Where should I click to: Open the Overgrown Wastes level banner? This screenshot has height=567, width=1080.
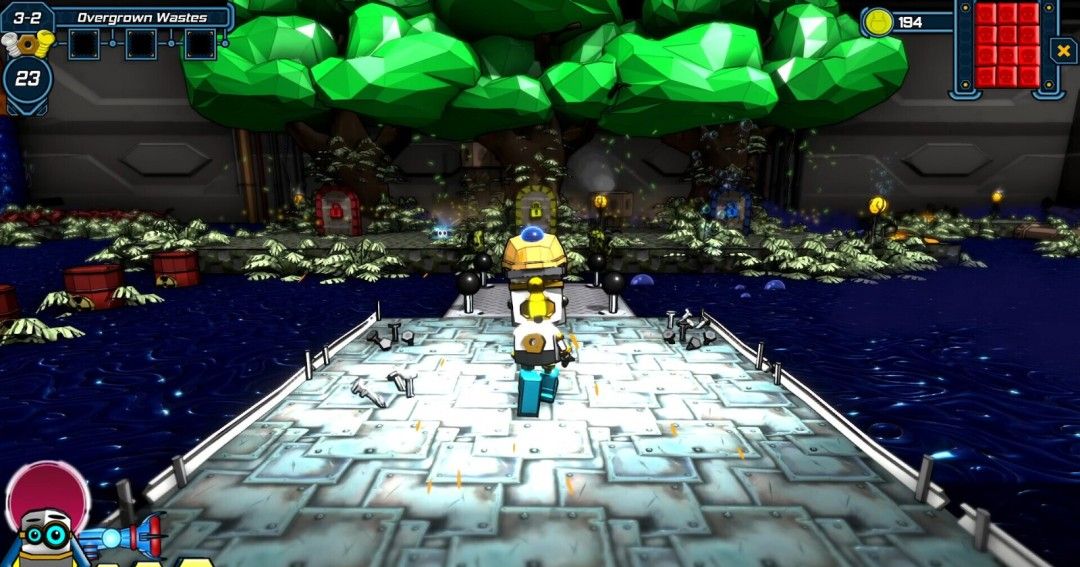142,17
